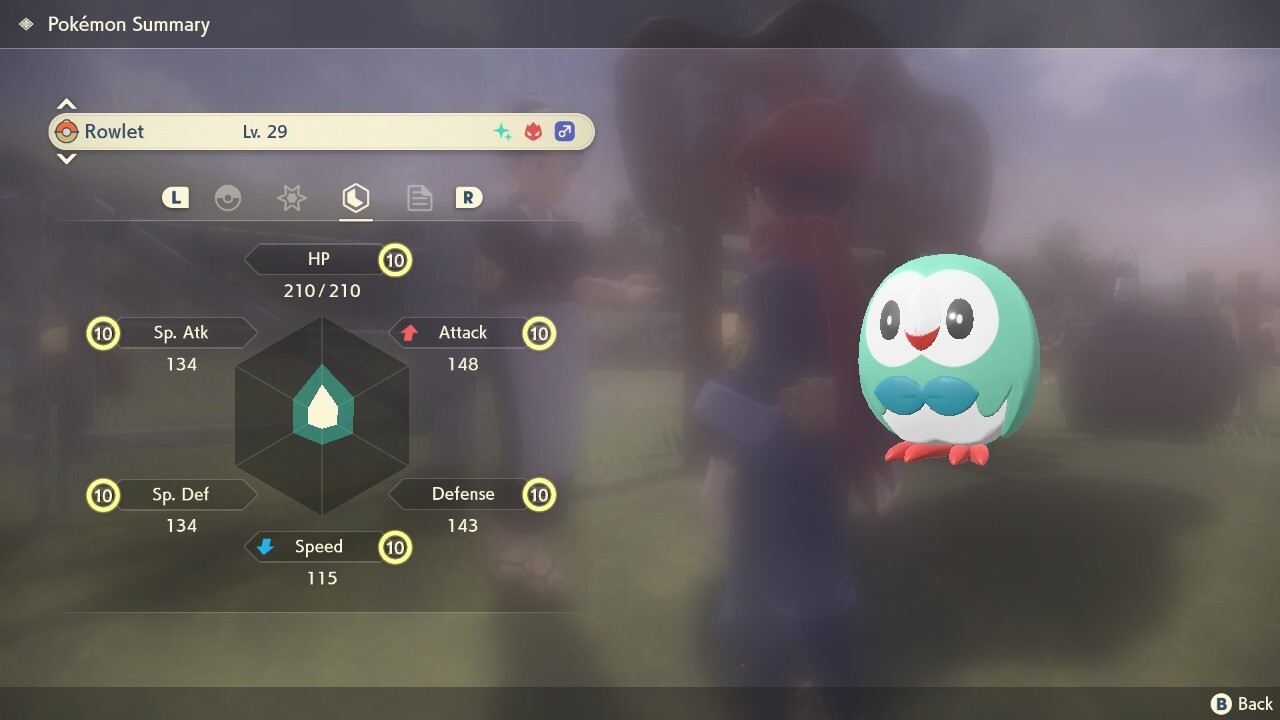Click the down arrow below Rowlet's name
The image size is (1280, 720).
click(66, 158)
